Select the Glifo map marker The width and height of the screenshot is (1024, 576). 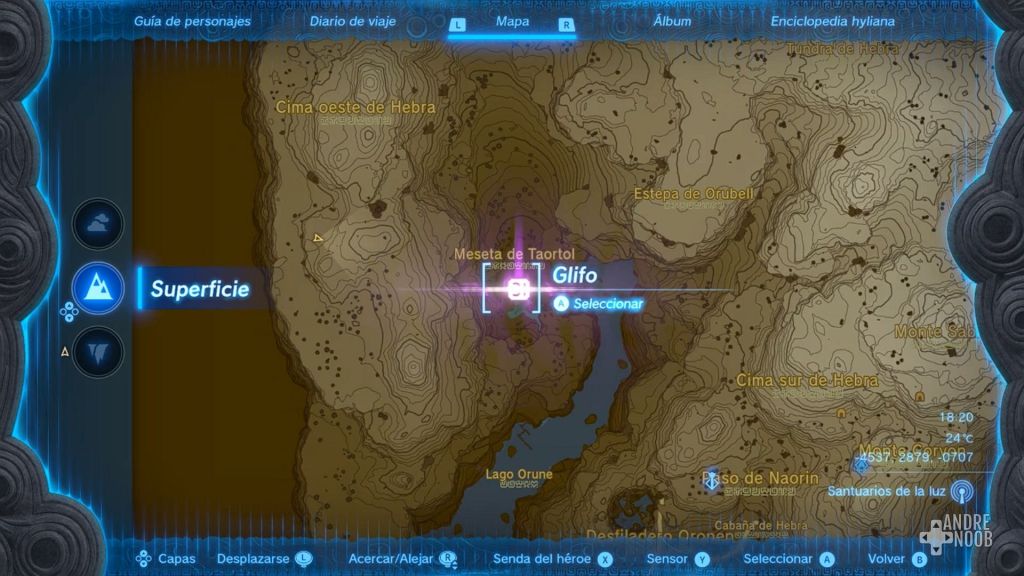click(x=518, y=290)
